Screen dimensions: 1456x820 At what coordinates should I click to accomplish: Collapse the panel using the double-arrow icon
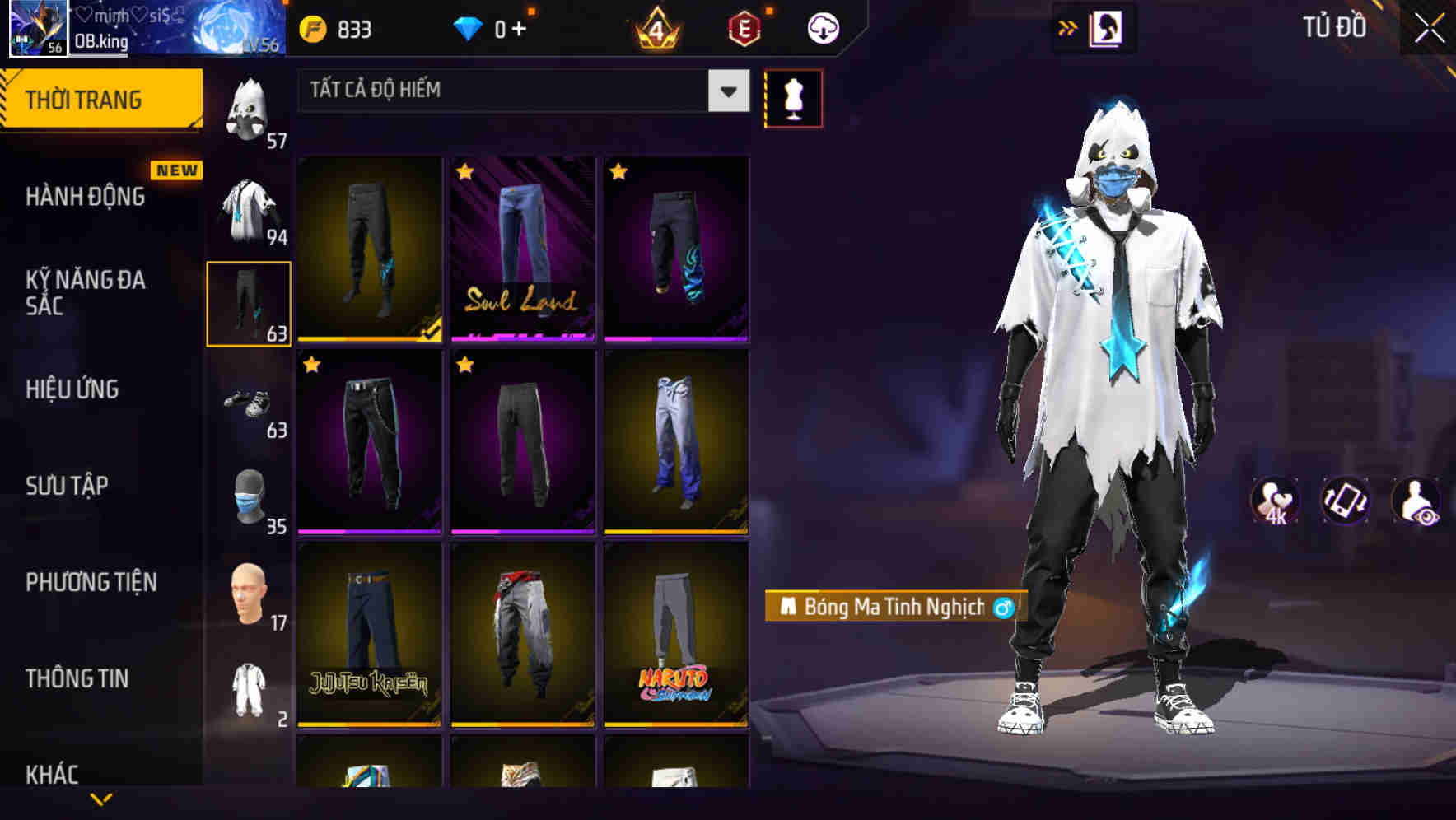[1066, 26]
